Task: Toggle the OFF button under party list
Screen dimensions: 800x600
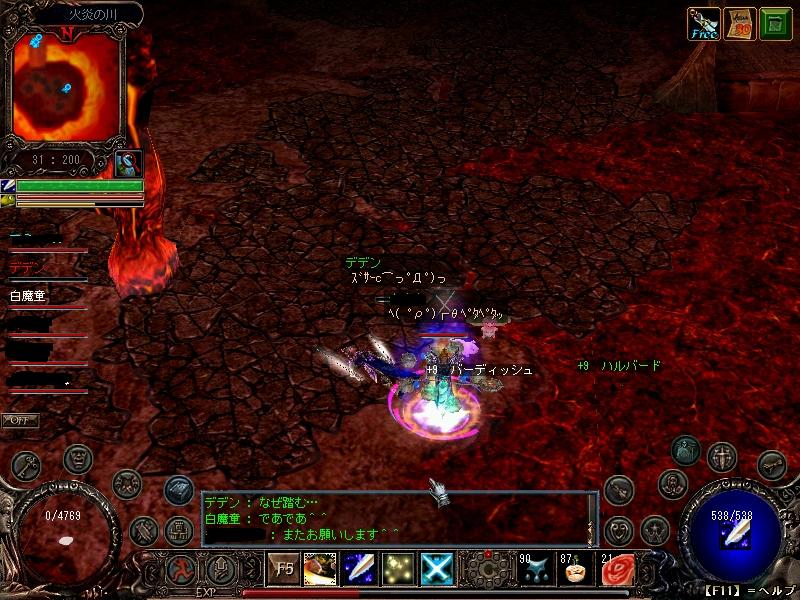Action: pos(21,420)
